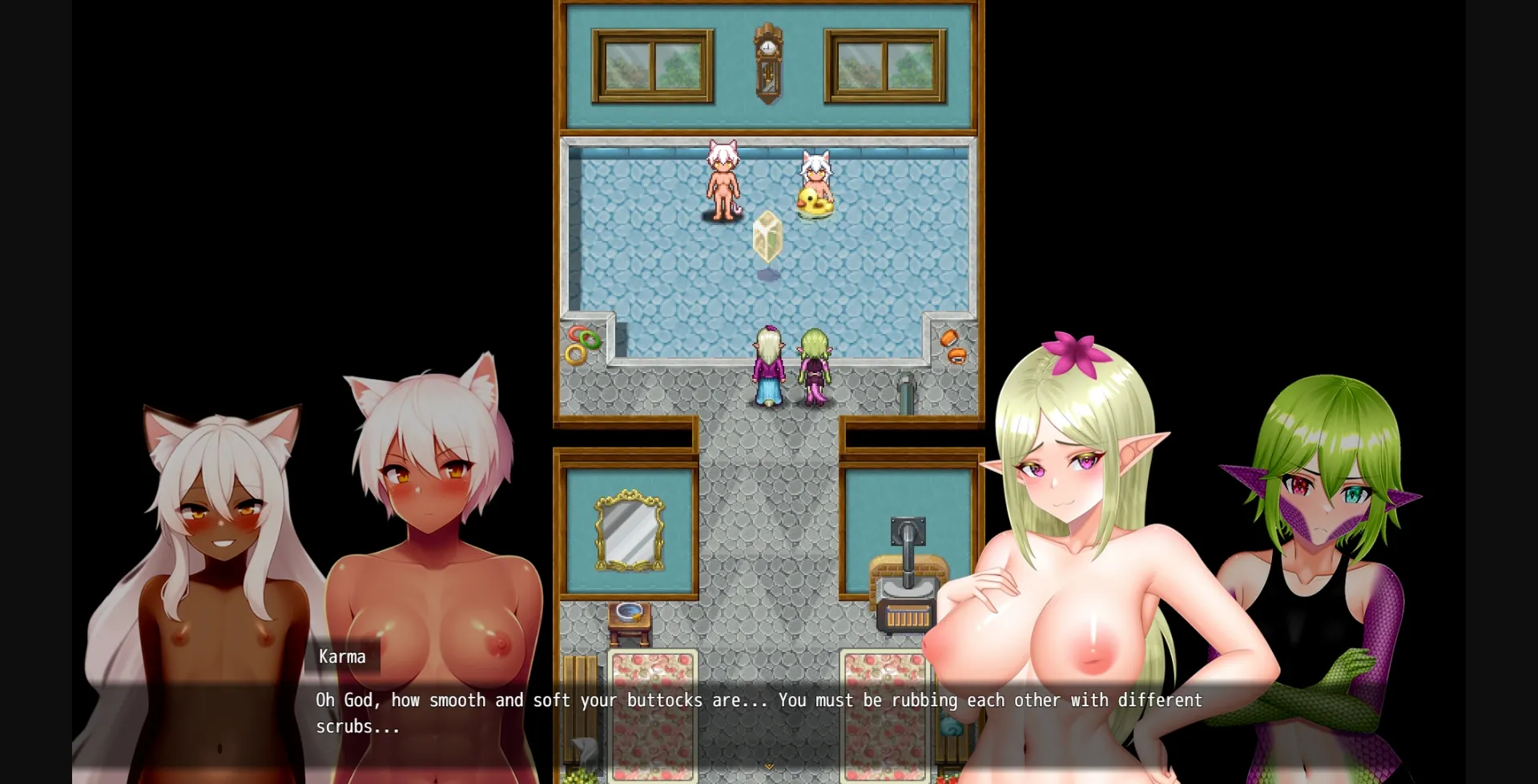The height and width of the screenshot is (784, 1538).
Task: Click the orange pool toys on the right ledge
Action: (x=952, y=346)
